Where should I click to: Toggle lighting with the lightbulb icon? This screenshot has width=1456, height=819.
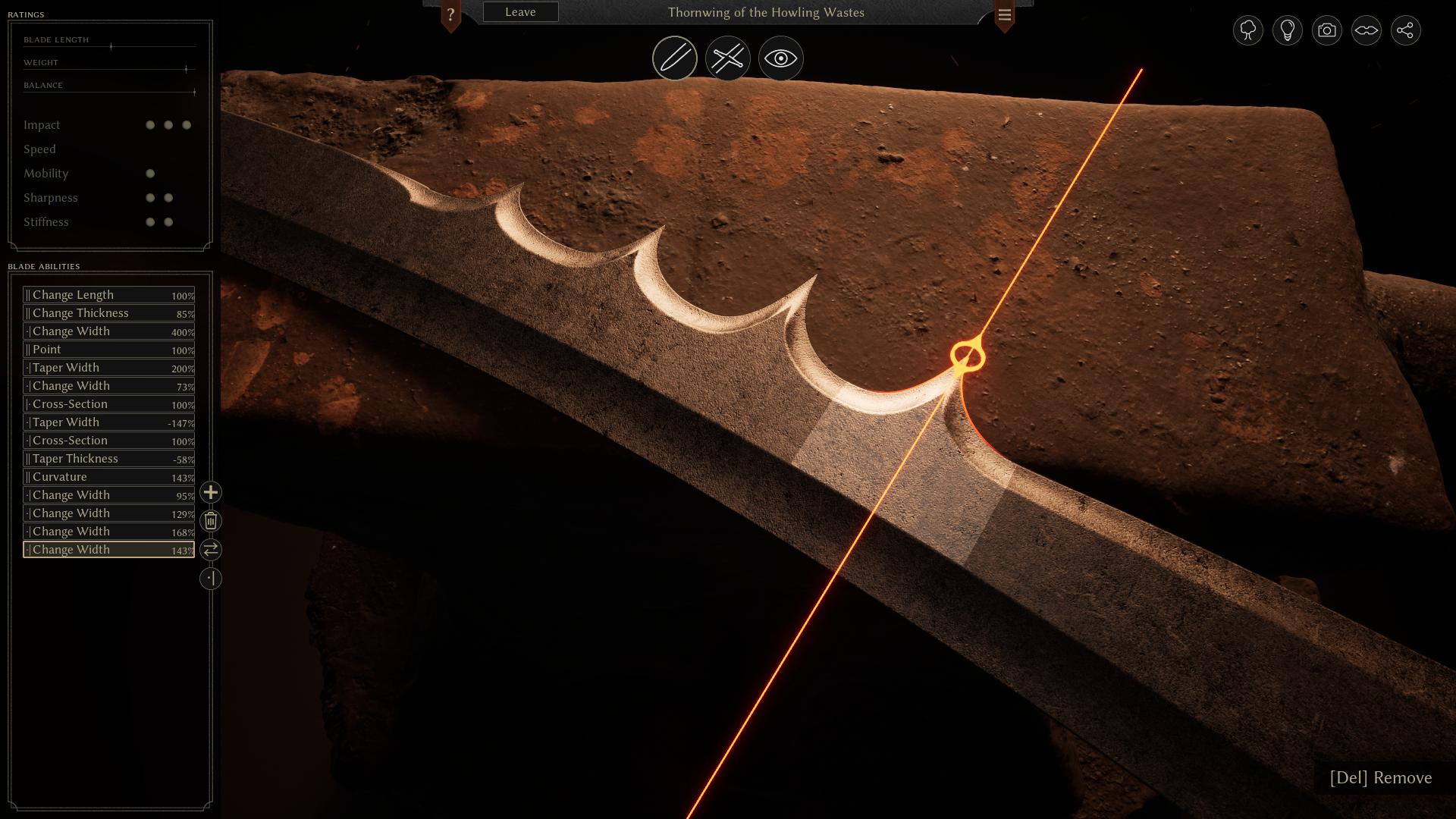tap(1287, 30)
